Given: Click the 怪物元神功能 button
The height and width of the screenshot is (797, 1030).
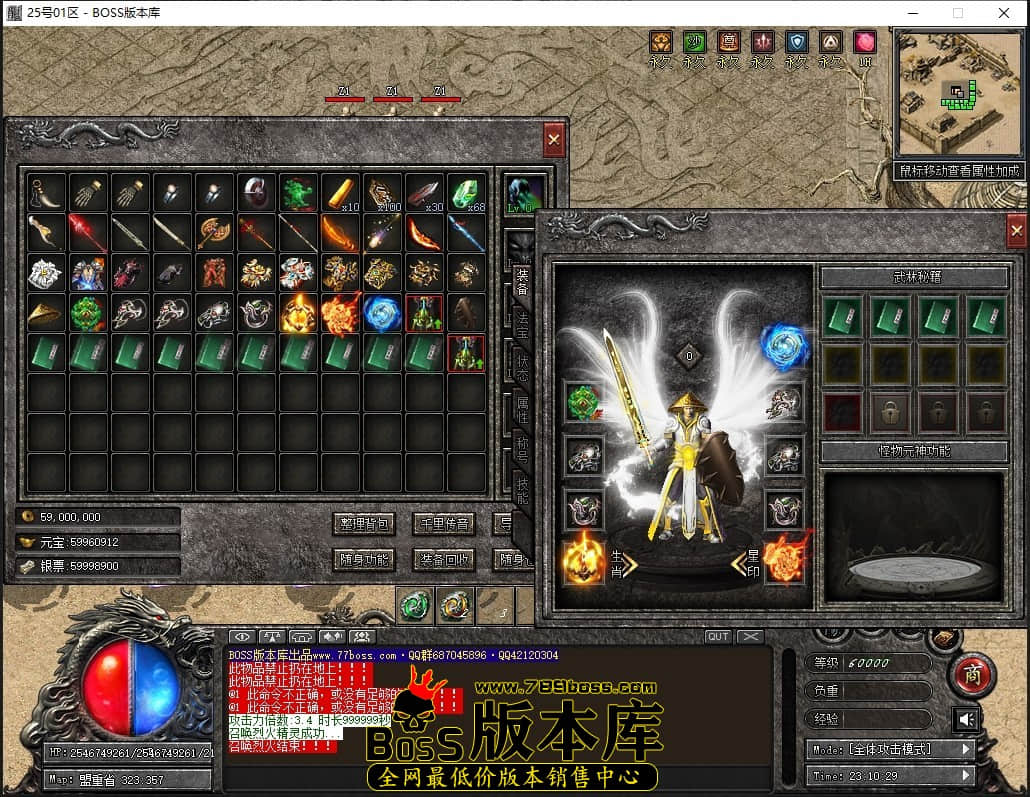Looking at the screenshot, I should tap(914, 451).
